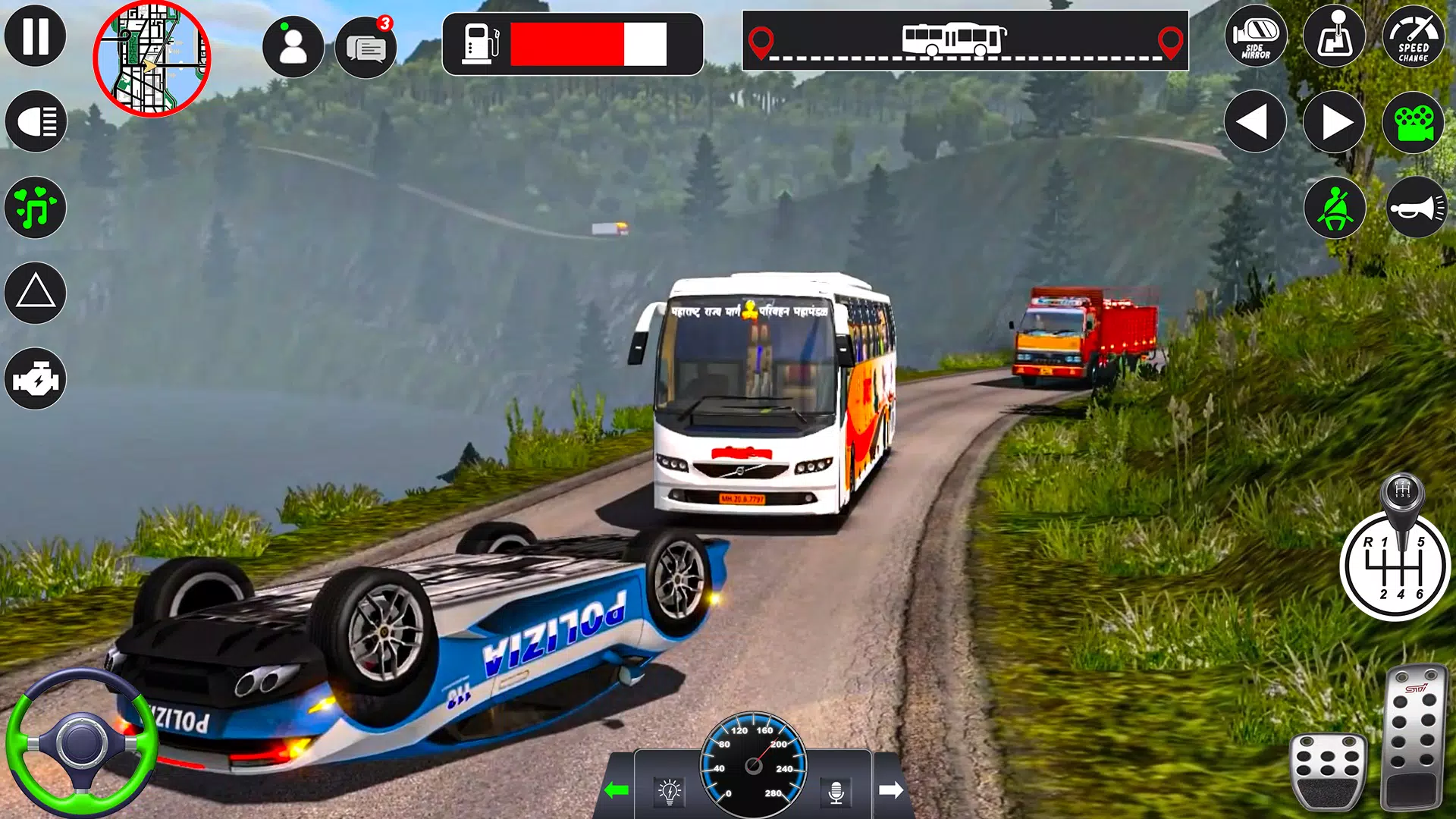Image resolution: width=1456 pixels, height=819 pixels.
Task: Tap the Speed Change button
Action: (x=1414, y=36)
